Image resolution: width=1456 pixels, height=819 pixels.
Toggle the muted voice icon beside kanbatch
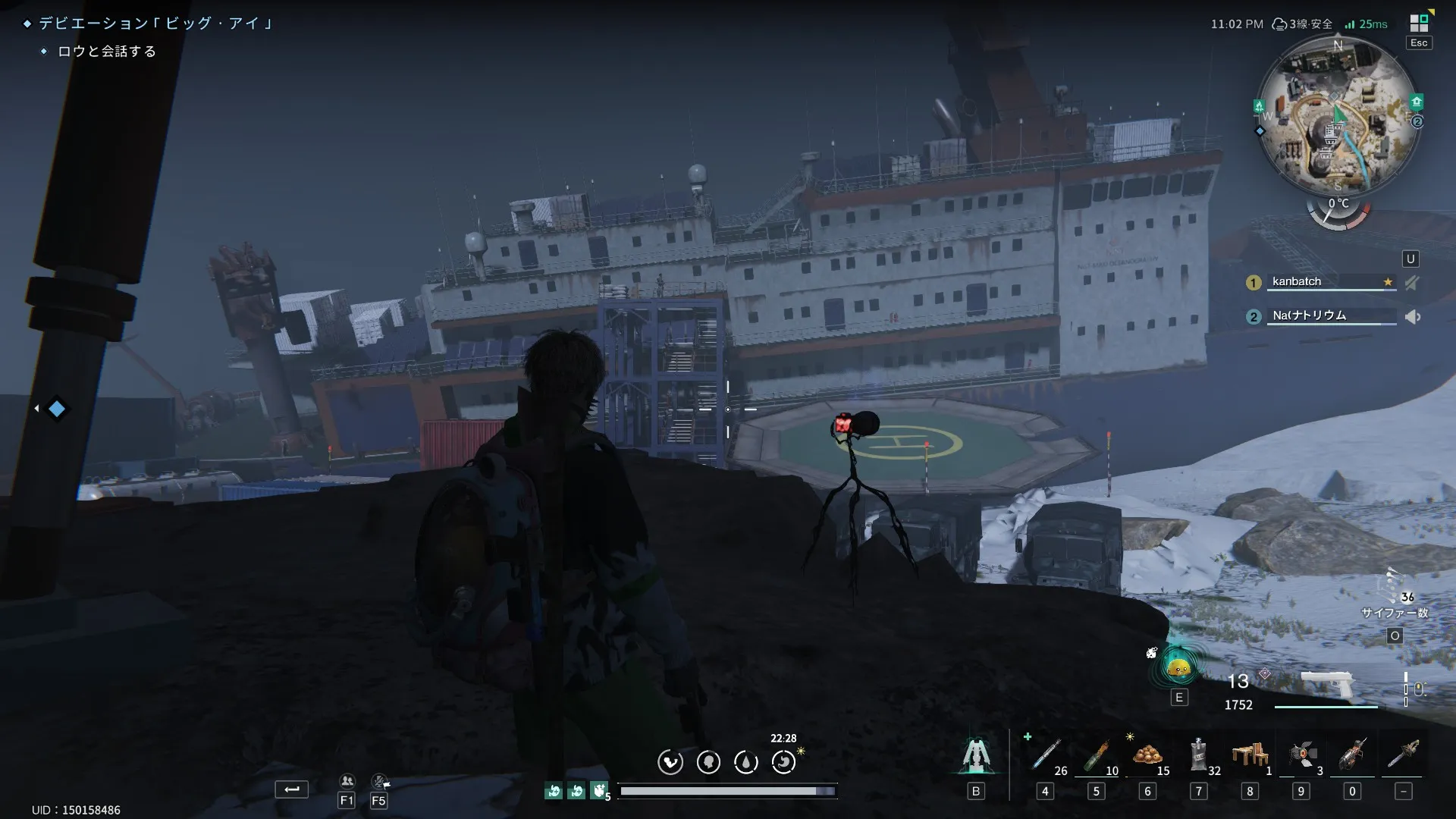tap(1411, 283)
